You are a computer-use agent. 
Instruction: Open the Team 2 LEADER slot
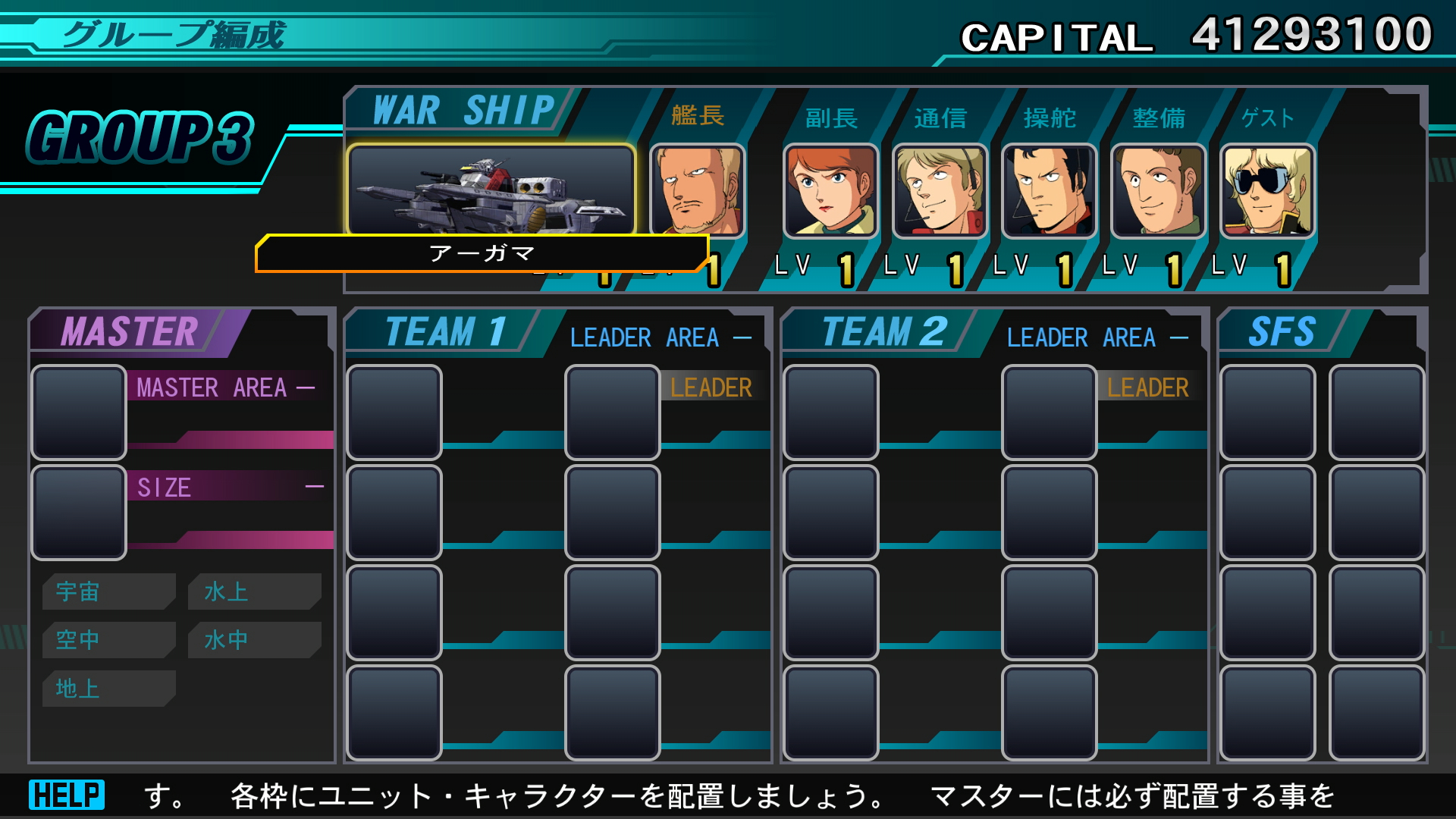pos(1050,413)
